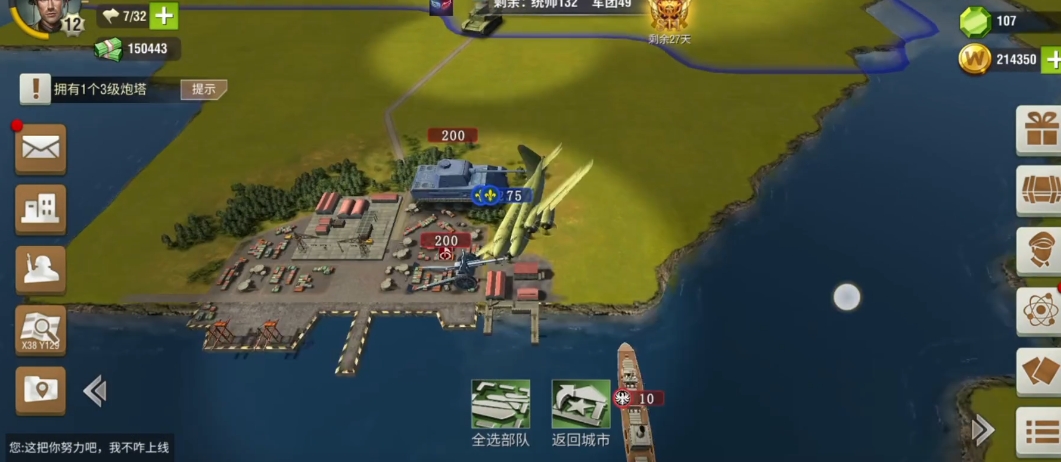Screen dimensions: 1061x462
Task: Open the soldier troops menu
Action: 40,270
